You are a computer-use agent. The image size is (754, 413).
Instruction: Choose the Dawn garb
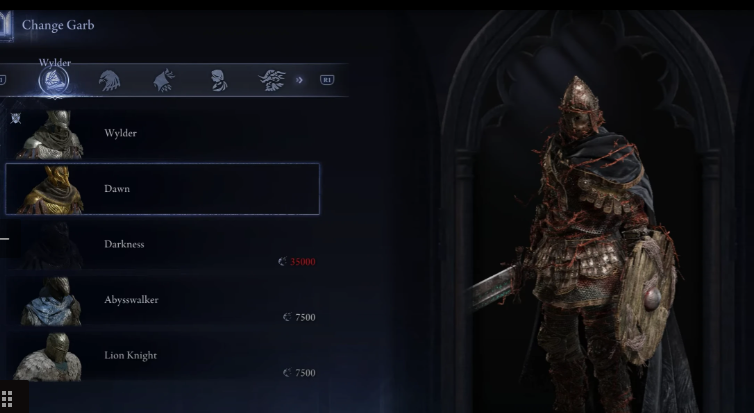pyautogui.click(x=162, y=189)
